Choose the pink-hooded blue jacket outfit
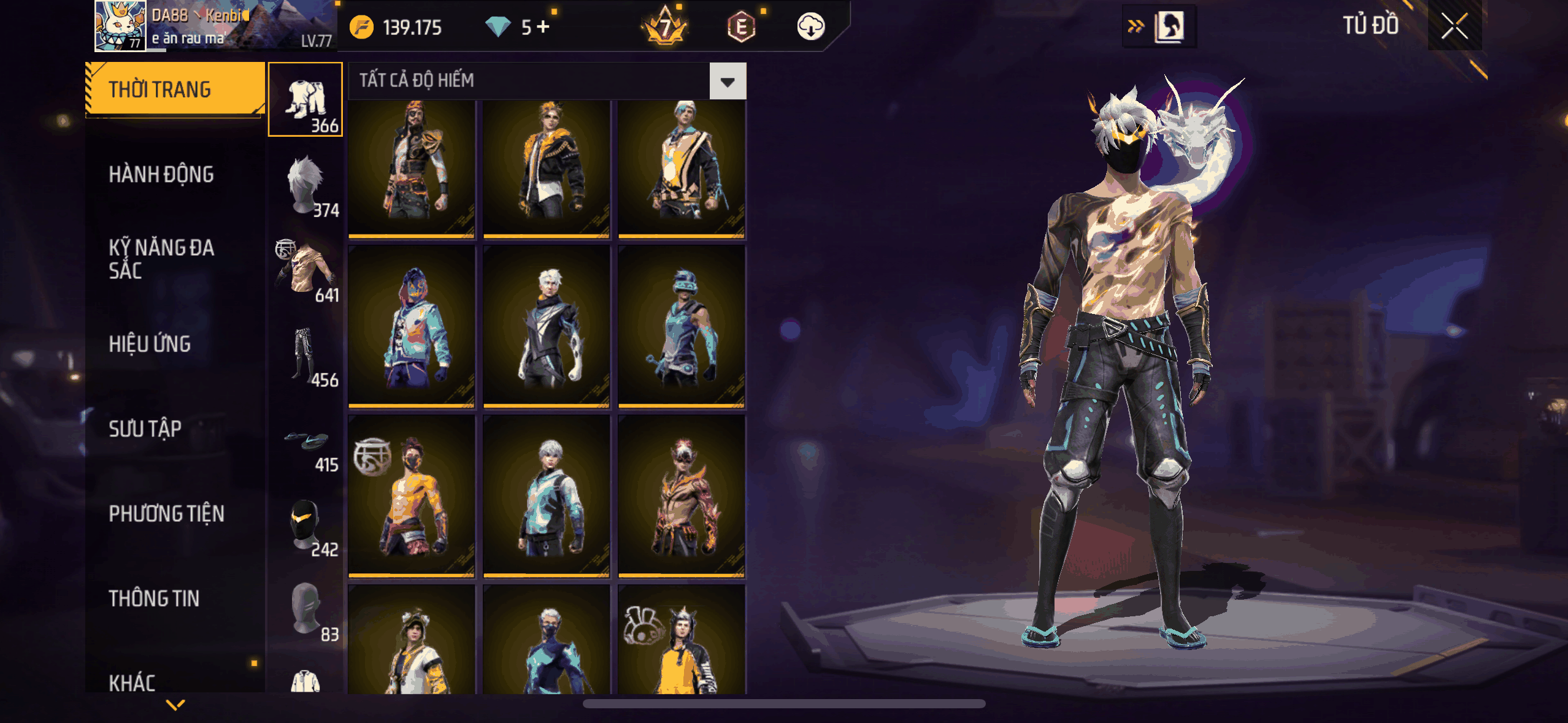 (x=412, y=326)
